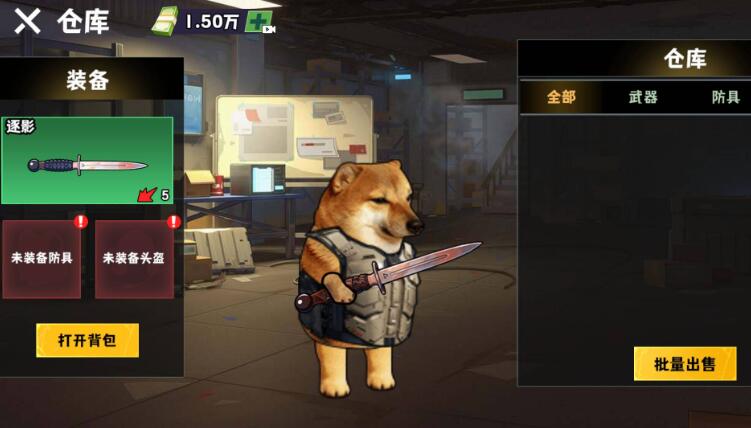The image size is (751, 428).
Task: Close the warehouse screen with the X
Action: (27, 20)
